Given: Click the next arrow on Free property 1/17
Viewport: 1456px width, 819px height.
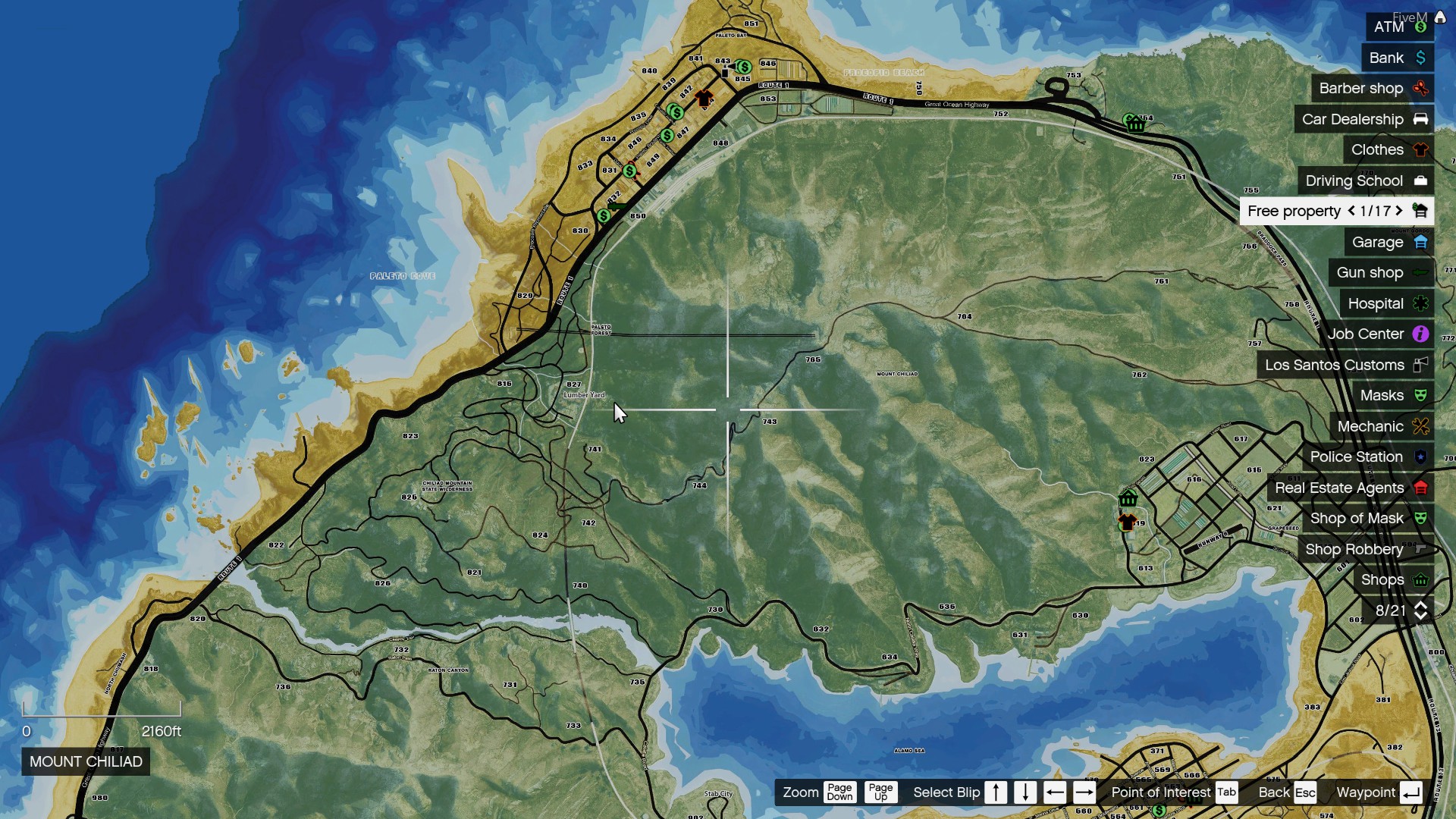Looking at the screenshot, I should [1398, 211].
